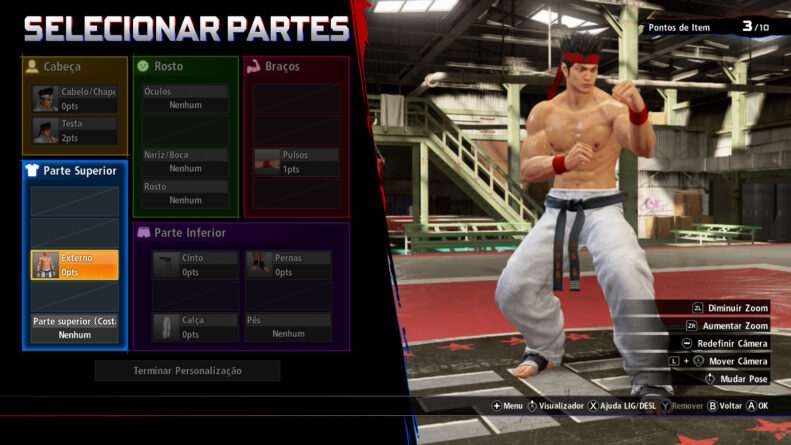Choose the Testa forehead slot
The height and width of the screenshot is (445, 791).
pyautogui.click(x=75, y=130)
